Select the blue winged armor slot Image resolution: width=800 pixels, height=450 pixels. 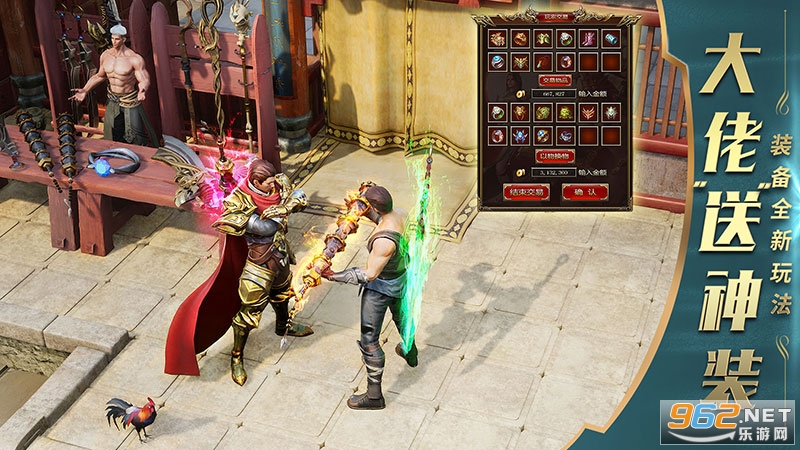tap(520, 135)
